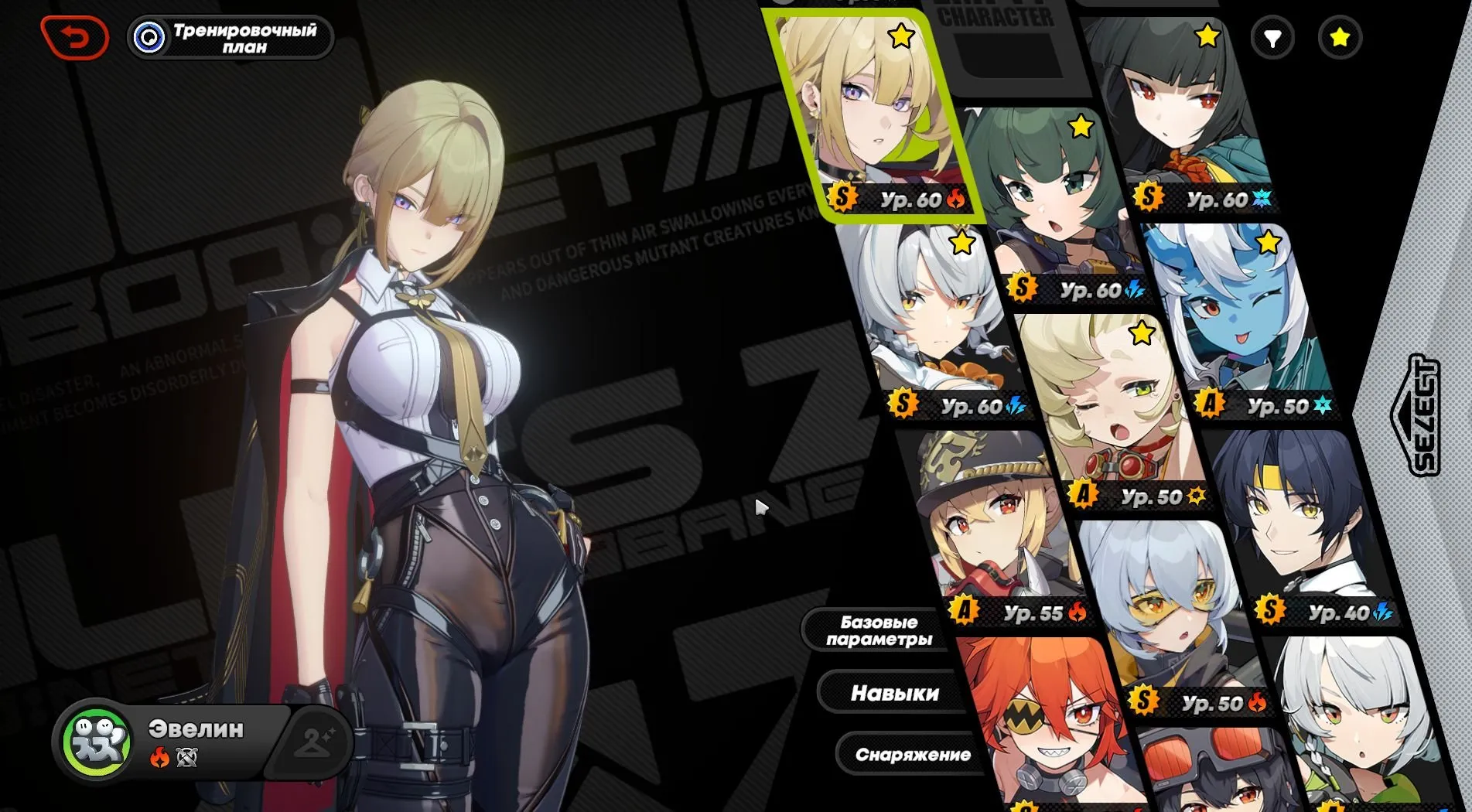Expand the Навыки section
The height and width of the screenshot is (812, 1472).
click(896, 693)
